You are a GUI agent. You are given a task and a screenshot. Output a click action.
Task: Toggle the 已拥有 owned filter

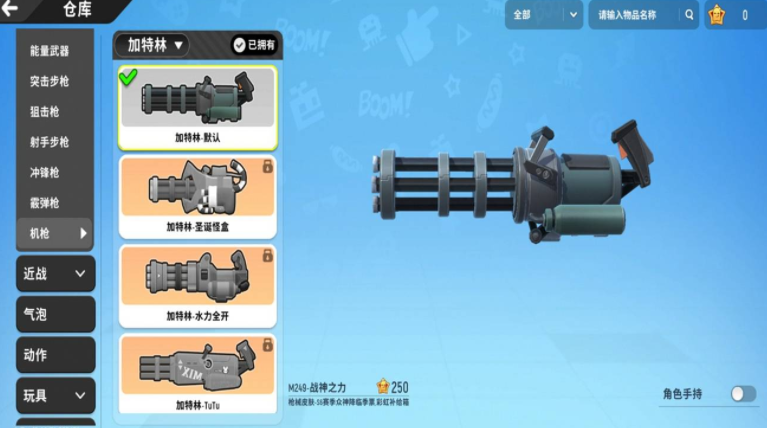pyautogui.click(x=254, y=45)
